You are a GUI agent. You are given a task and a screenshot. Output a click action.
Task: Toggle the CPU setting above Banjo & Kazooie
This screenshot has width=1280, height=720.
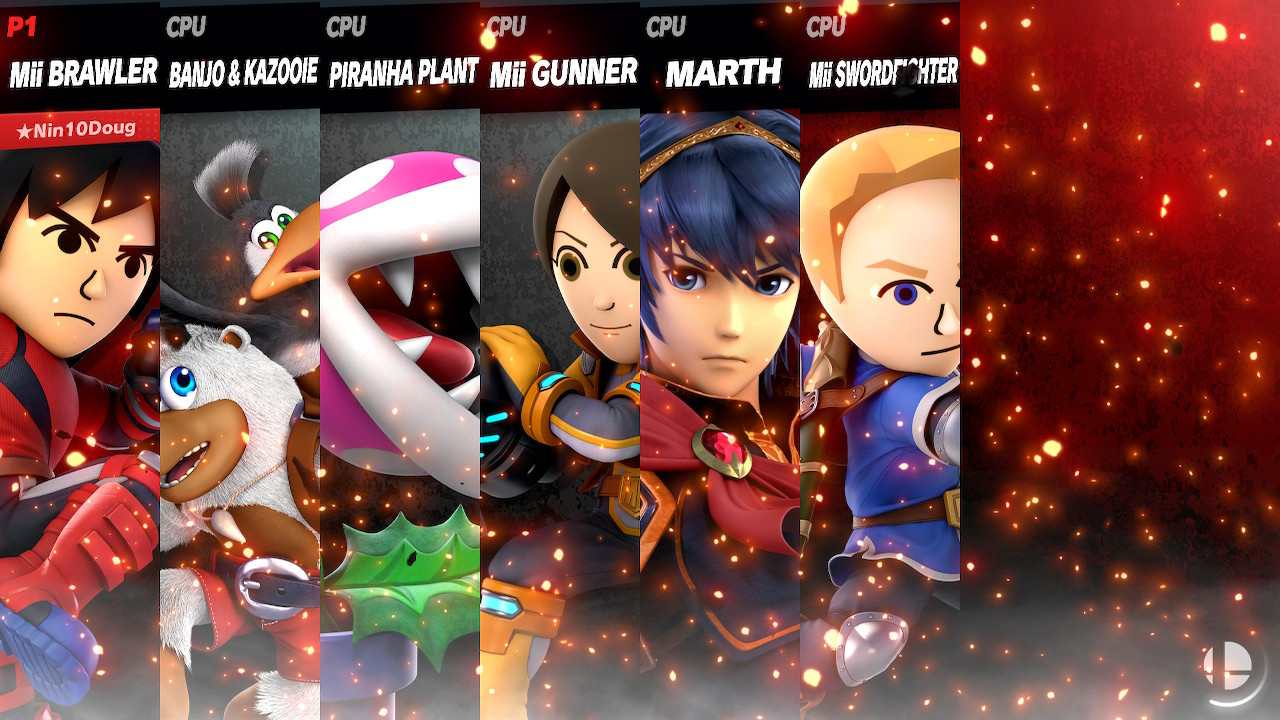(x=185, y=27)
